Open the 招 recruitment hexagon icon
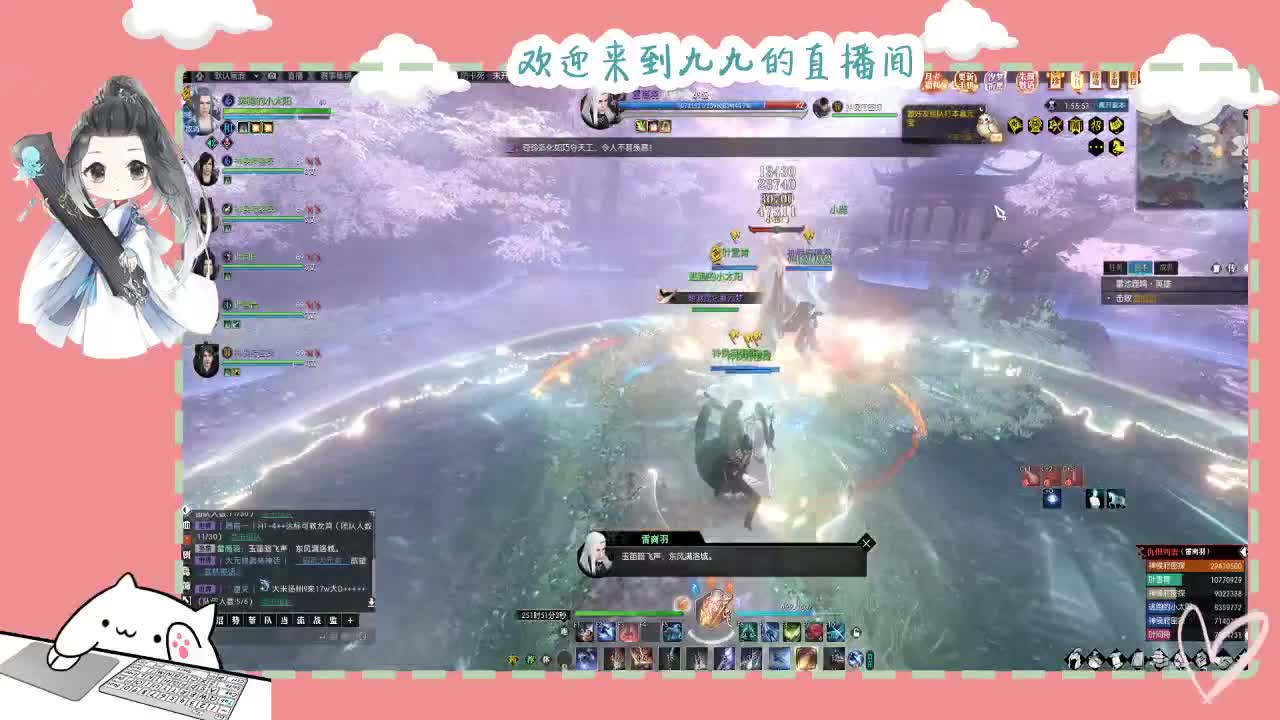Viewport: 1280px width, 720px height. click(1096, 125)
